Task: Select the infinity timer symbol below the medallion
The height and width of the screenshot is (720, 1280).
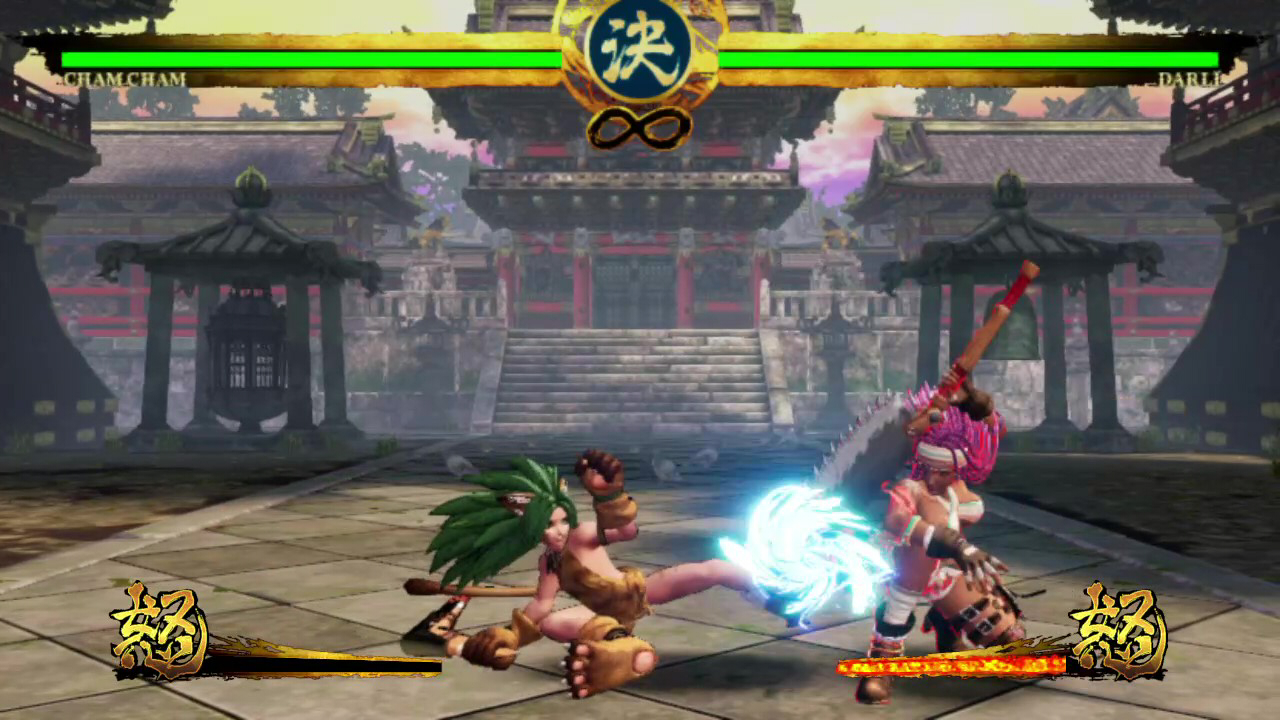Action: coord(638,129)
